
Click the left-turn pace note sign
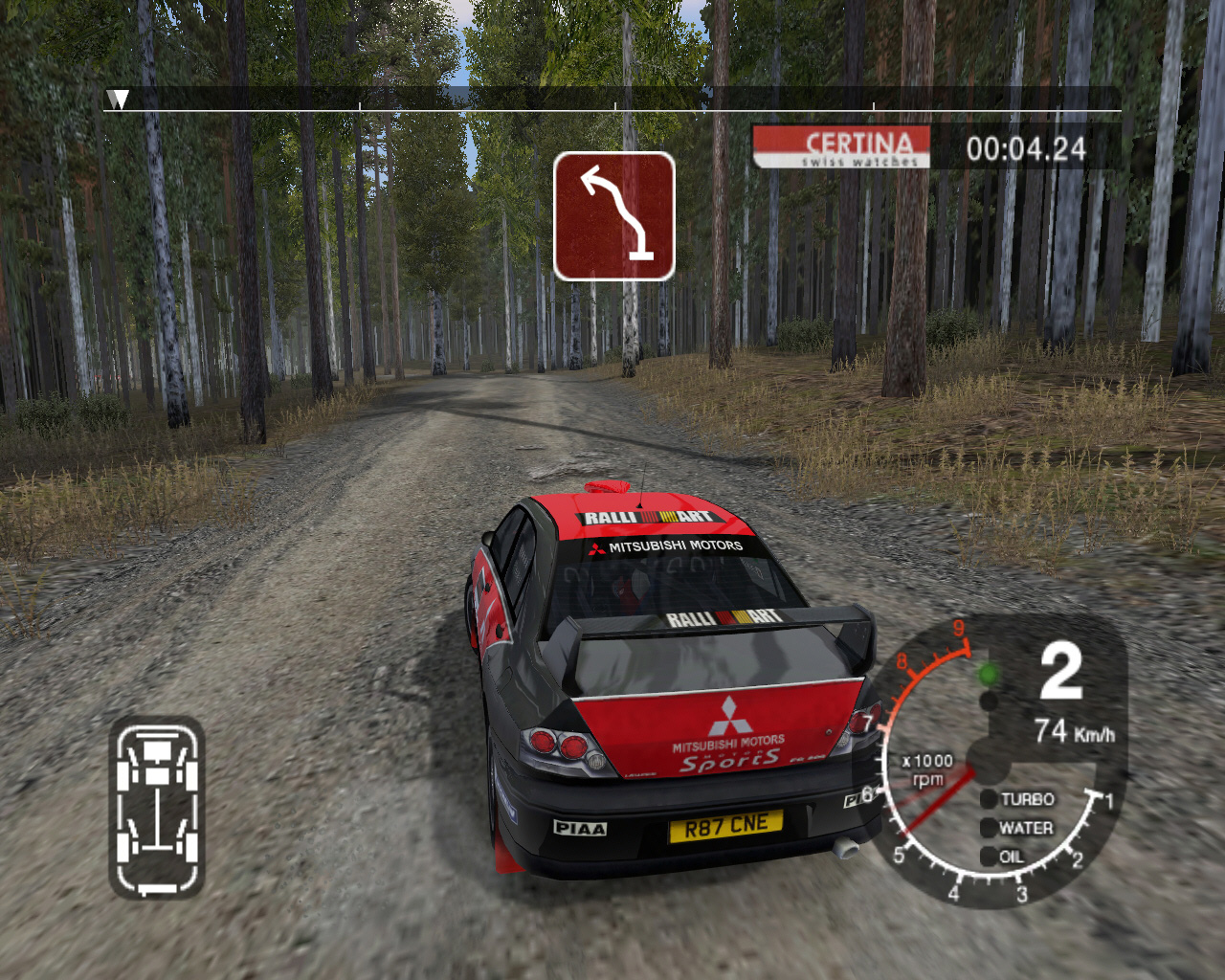613,216
